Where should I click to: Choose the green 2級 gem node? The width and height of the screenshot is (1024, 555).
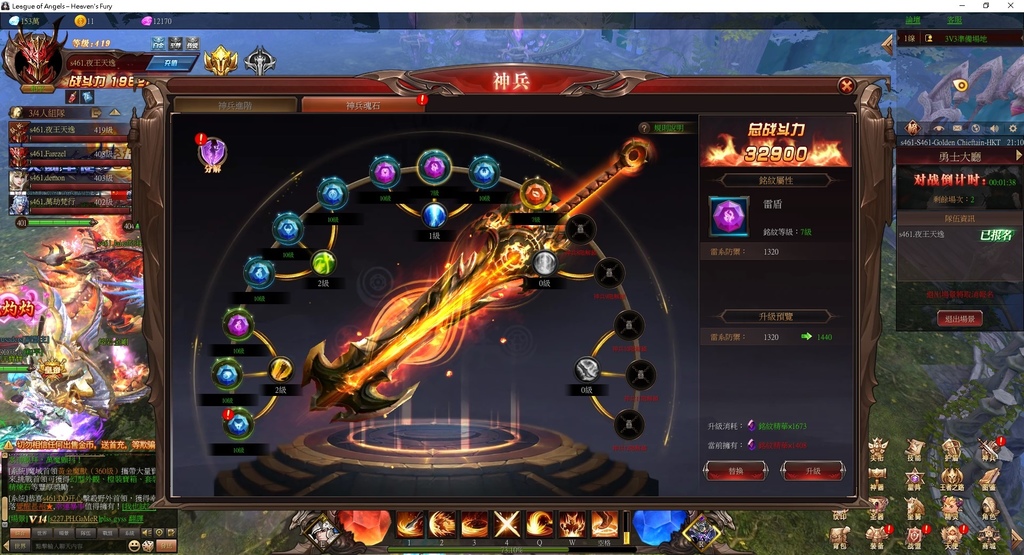coord(323,263)
